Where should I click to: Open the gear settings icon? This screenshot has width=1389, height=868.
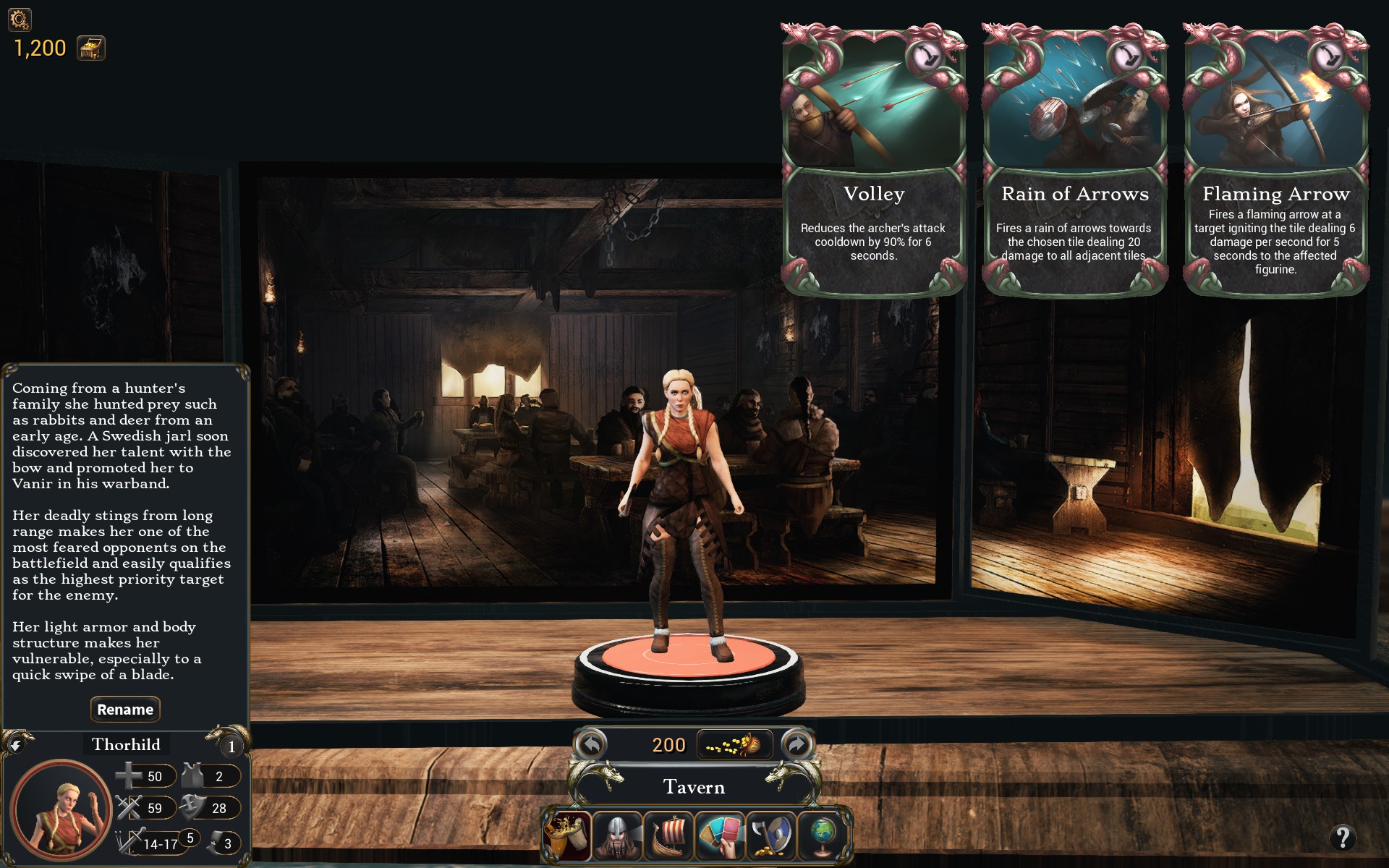point(20,19)
